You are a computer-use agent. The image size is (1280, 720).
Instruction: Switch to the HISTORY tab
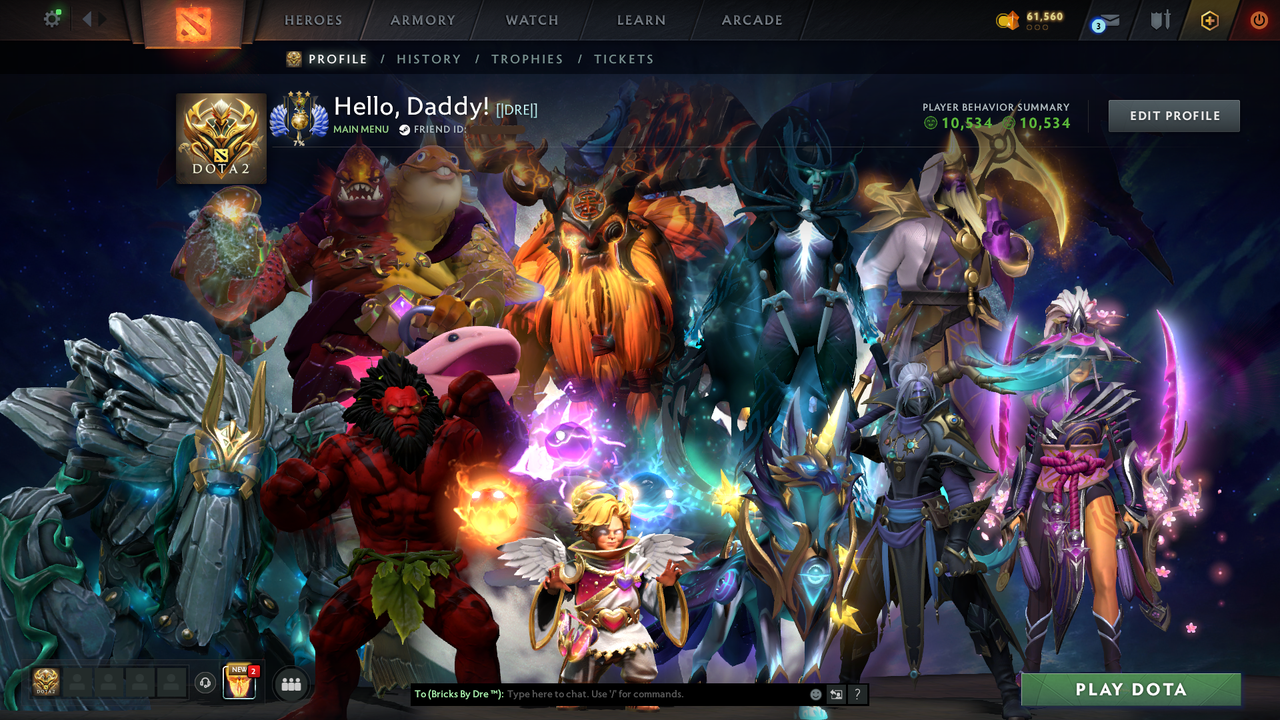coord(429,59)
